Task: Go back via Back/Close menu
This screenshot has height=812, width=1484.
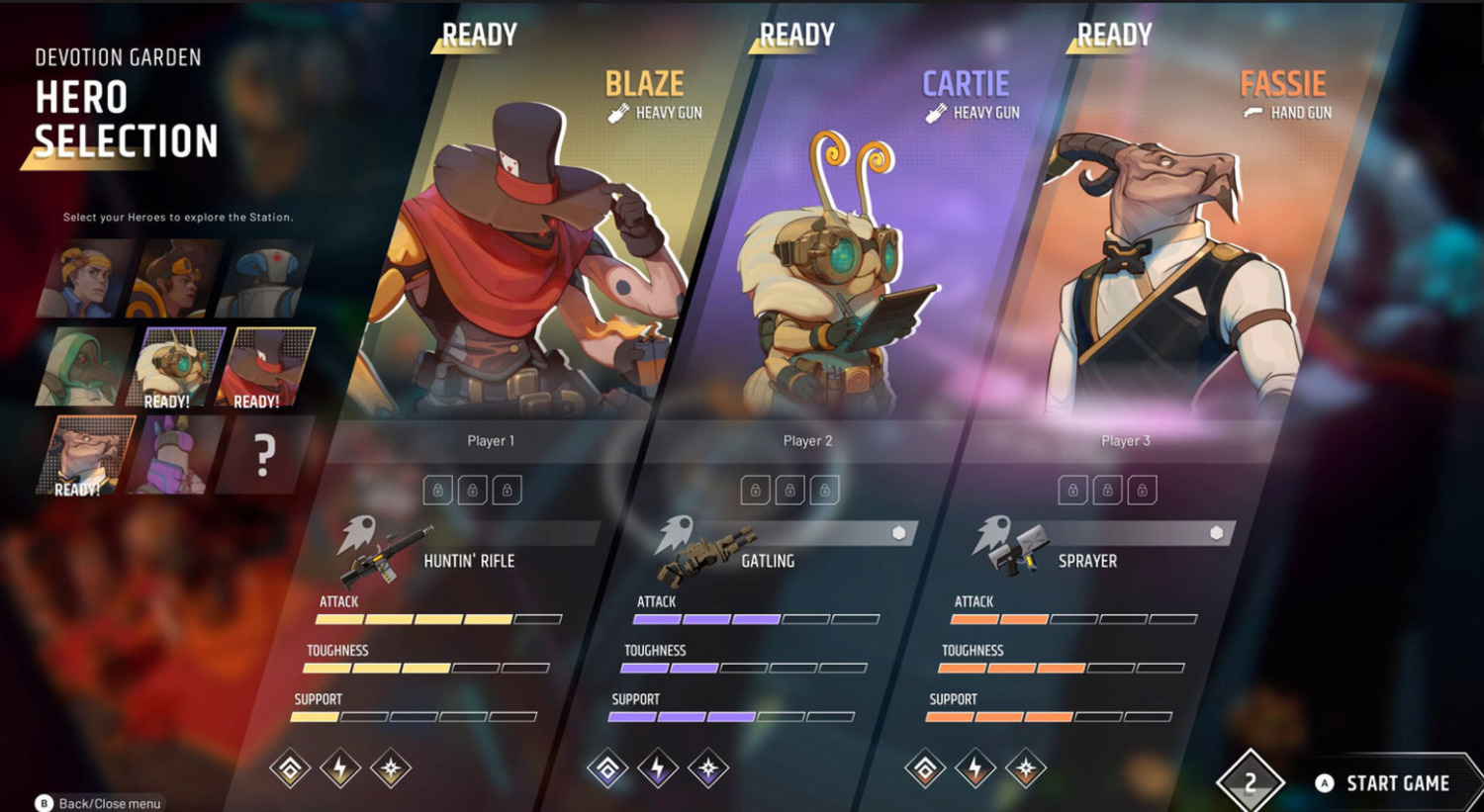Action: [99, 803]
